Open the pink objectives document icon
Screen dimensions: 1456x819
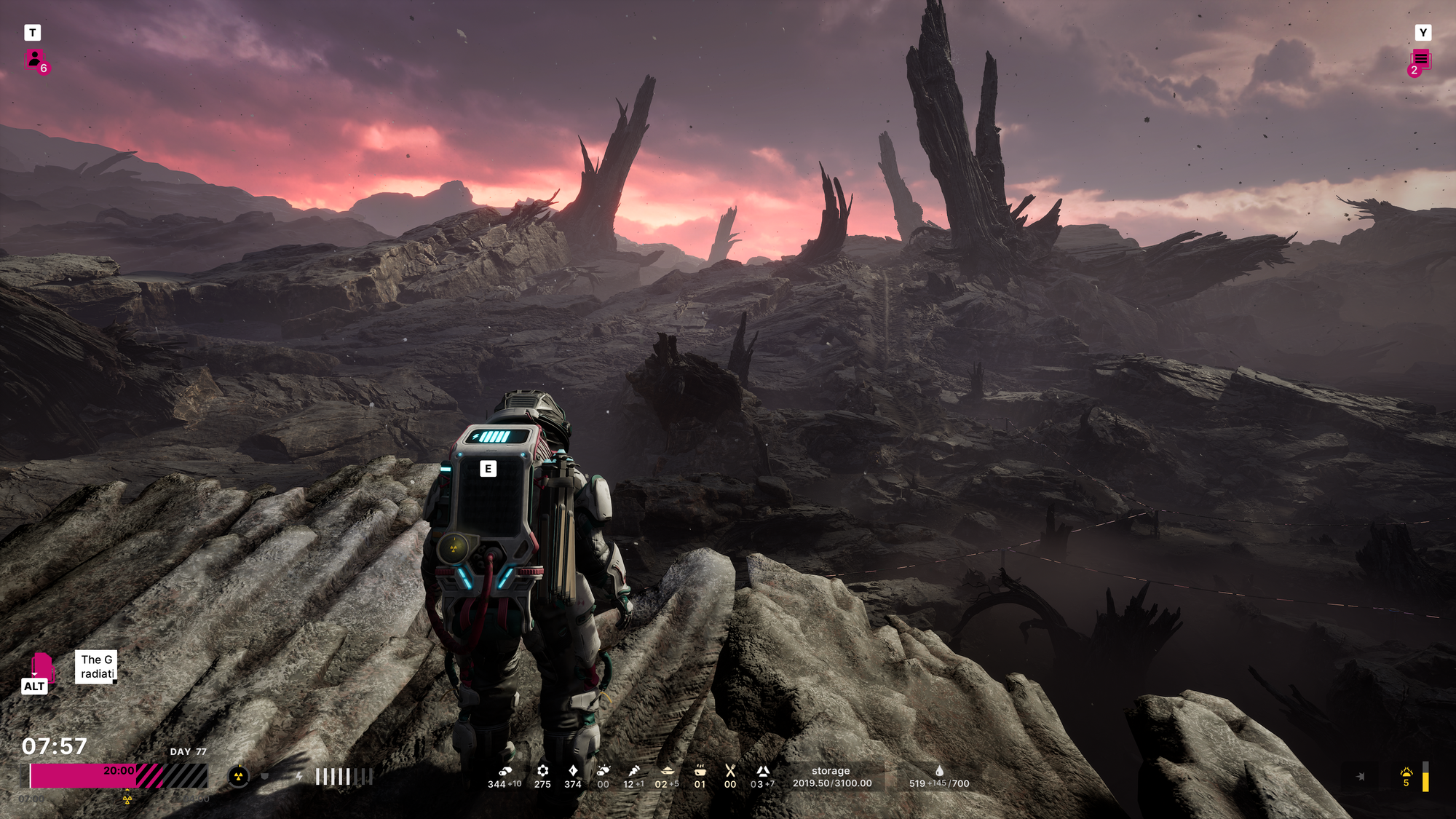click(x=41, y=666)
